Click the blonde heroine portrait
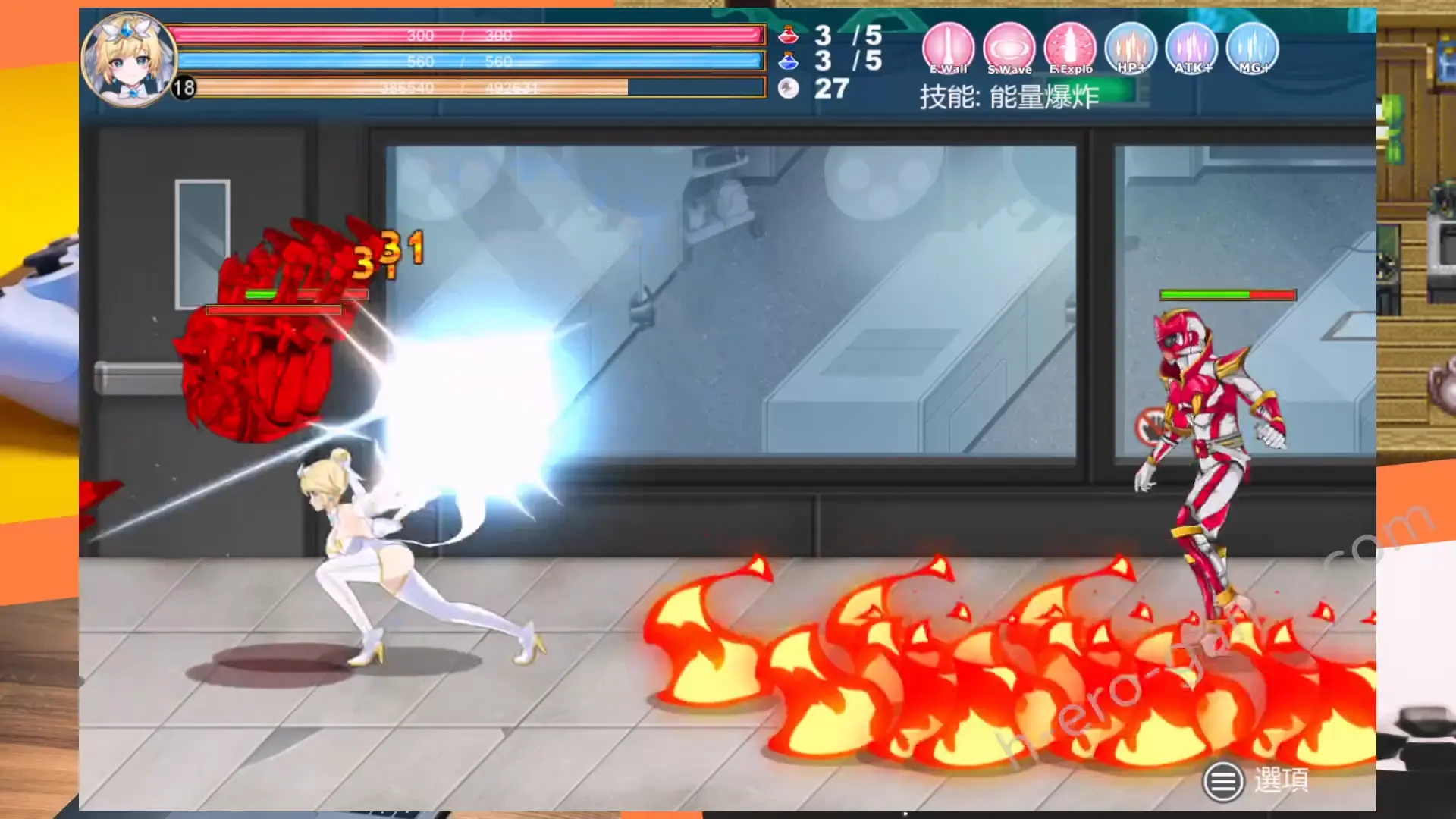The image size is (1456, 819). (x=127, y=58)
